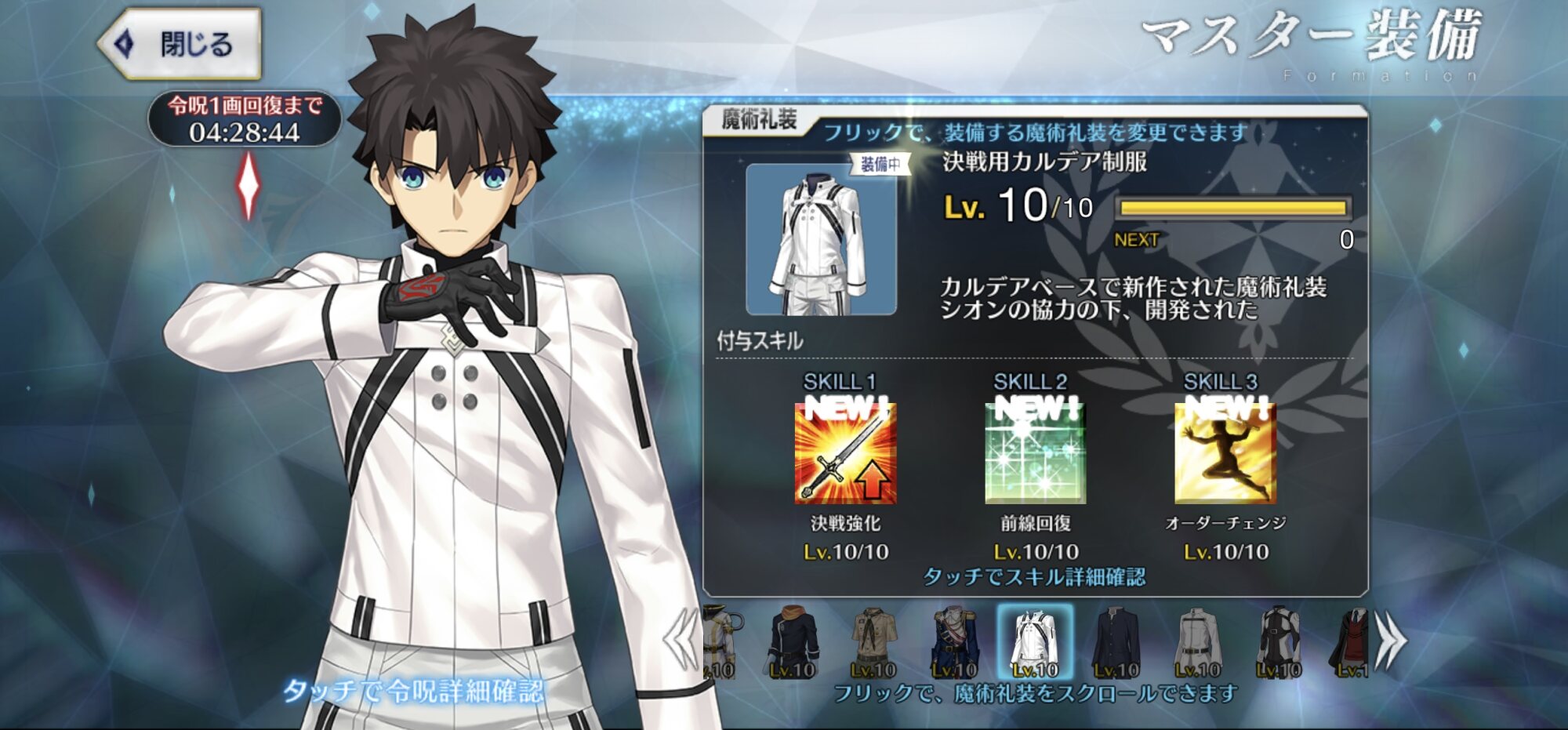1568x730 pixels.
Task: Open the 決戦強化 sword skill details
Action: (x=845, y=454)
